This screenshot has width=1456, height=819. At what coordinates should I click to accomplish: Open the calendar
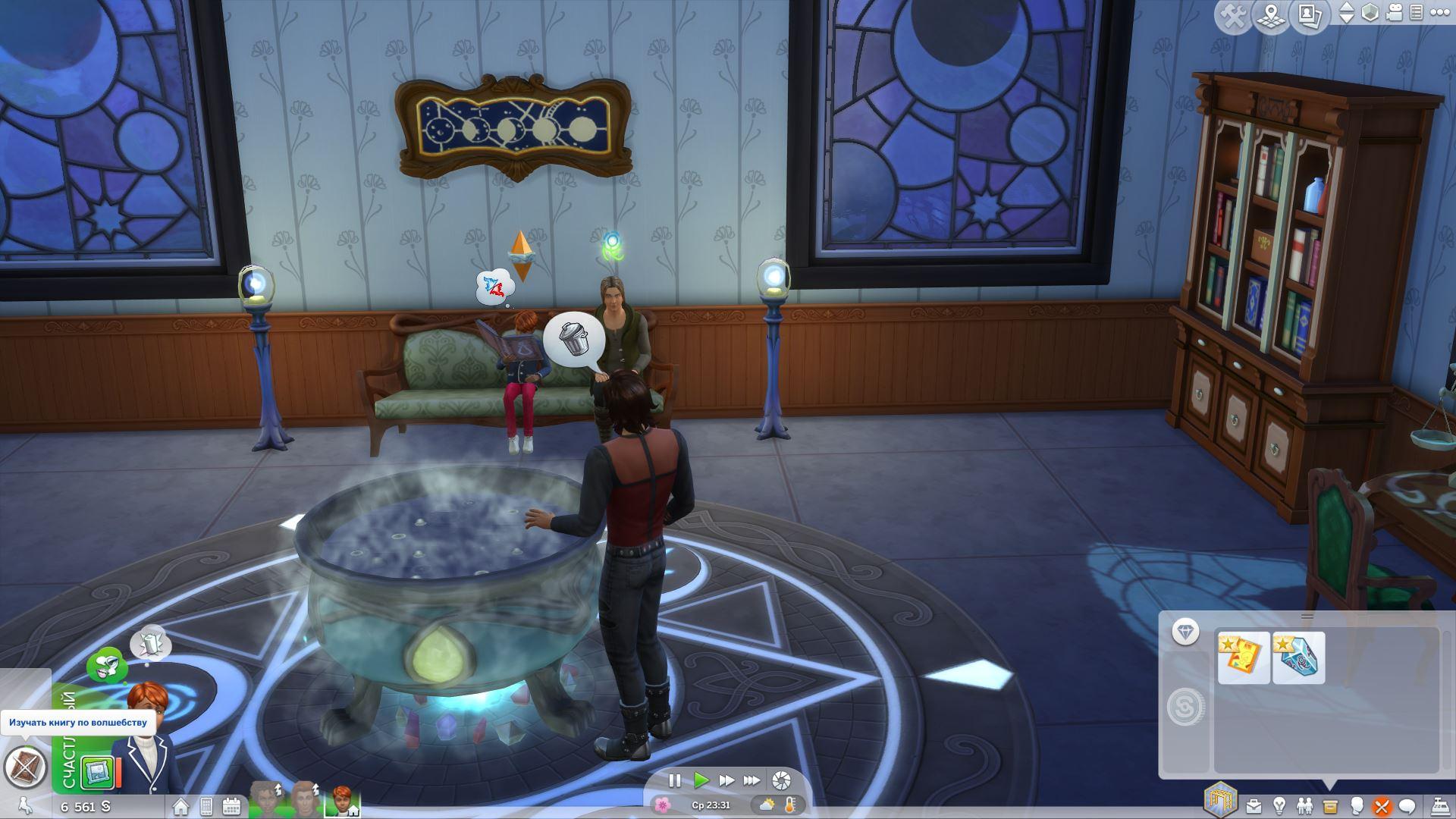point(231,806)
